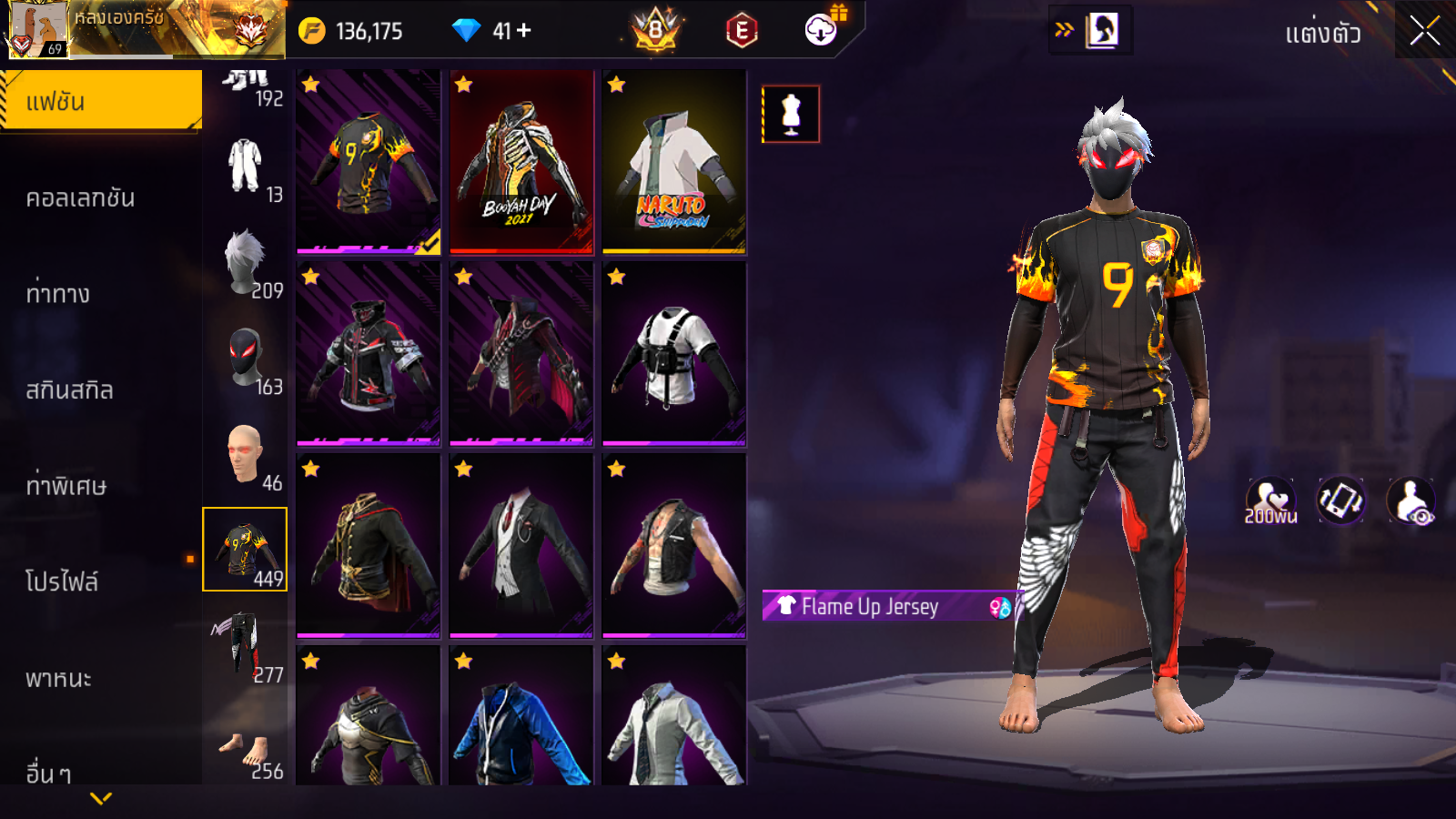Switch to the คอลเลกชัน collection tab
1456x819 pixels.
point(81,197)
